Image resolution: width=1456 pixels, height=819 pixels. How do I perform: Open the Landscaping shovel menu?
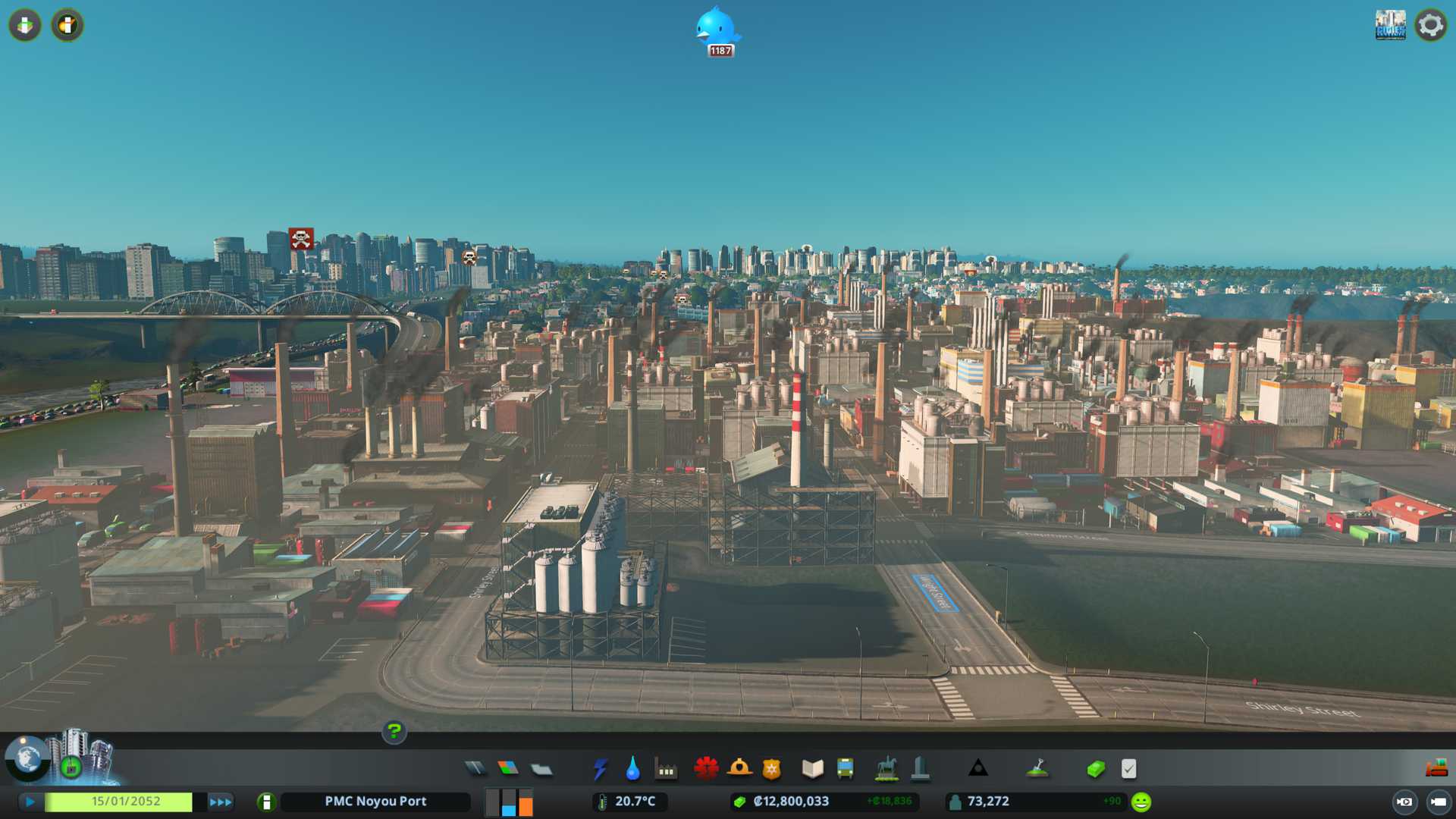1037,769
